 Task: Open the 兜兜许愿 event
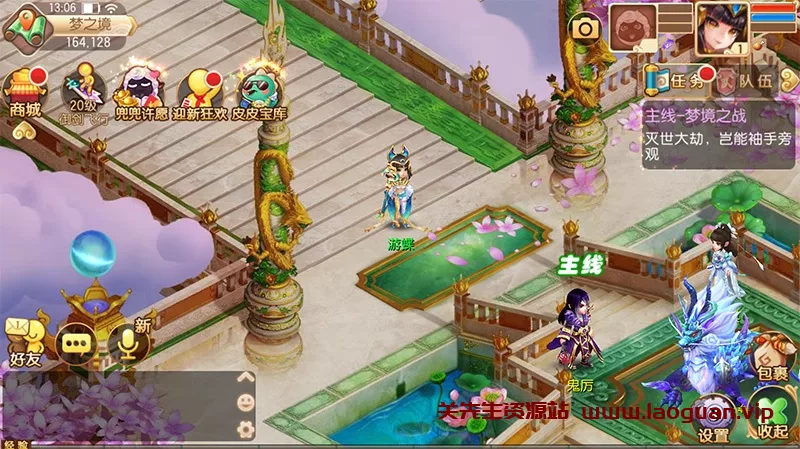pyautogui.click(x=138, y=92)
